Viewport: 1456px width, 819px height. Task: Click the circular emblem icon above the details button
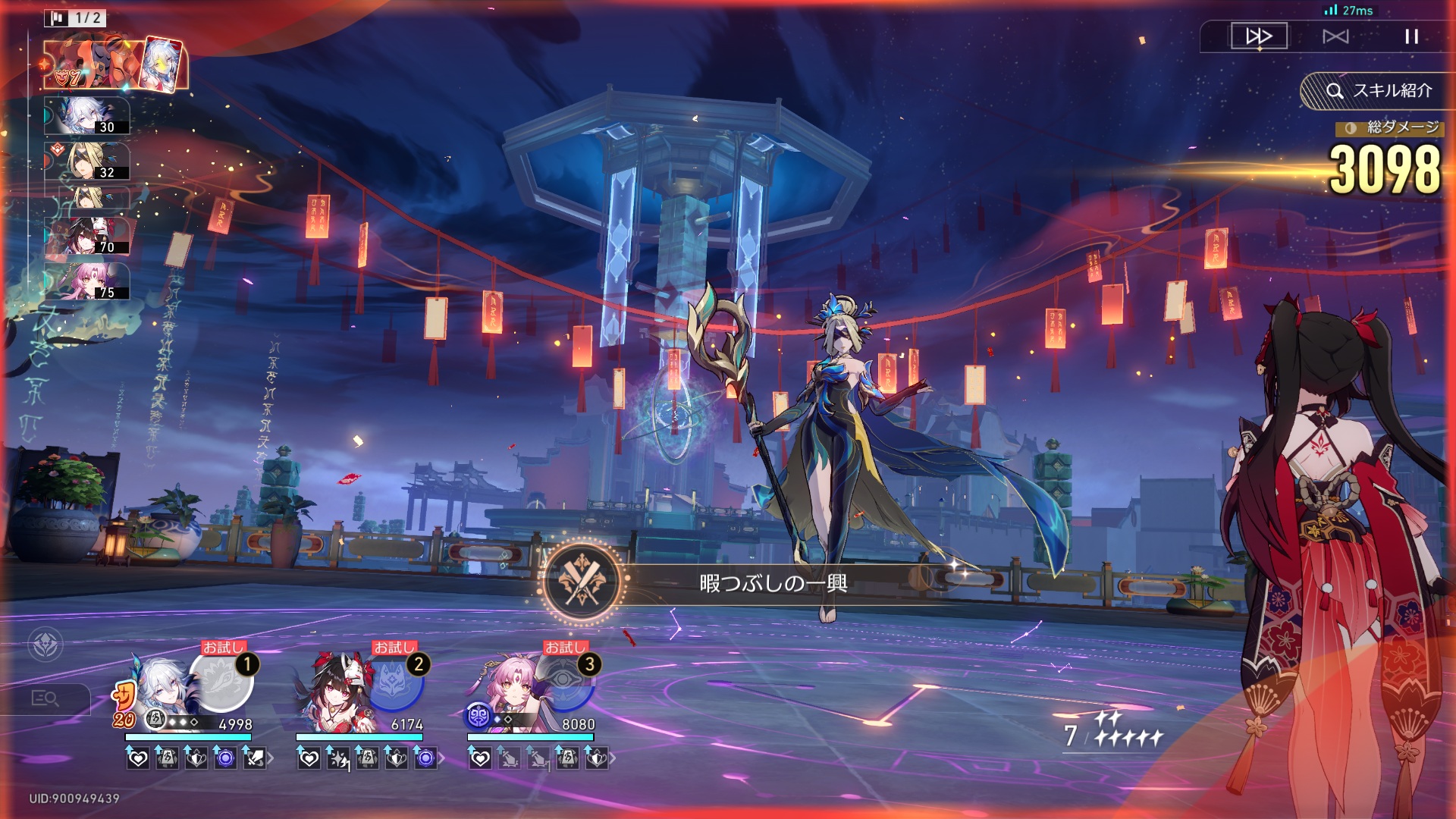(x=45, y=645)
